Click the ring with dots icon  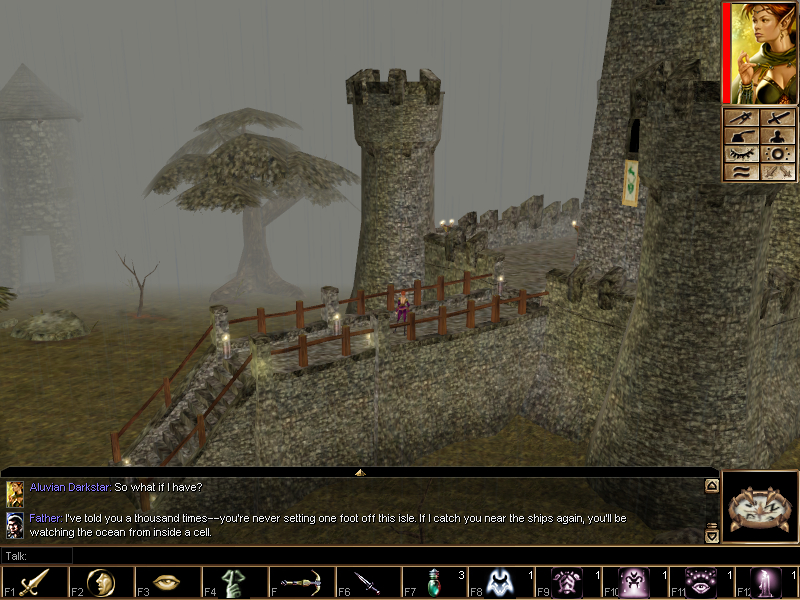778,154
